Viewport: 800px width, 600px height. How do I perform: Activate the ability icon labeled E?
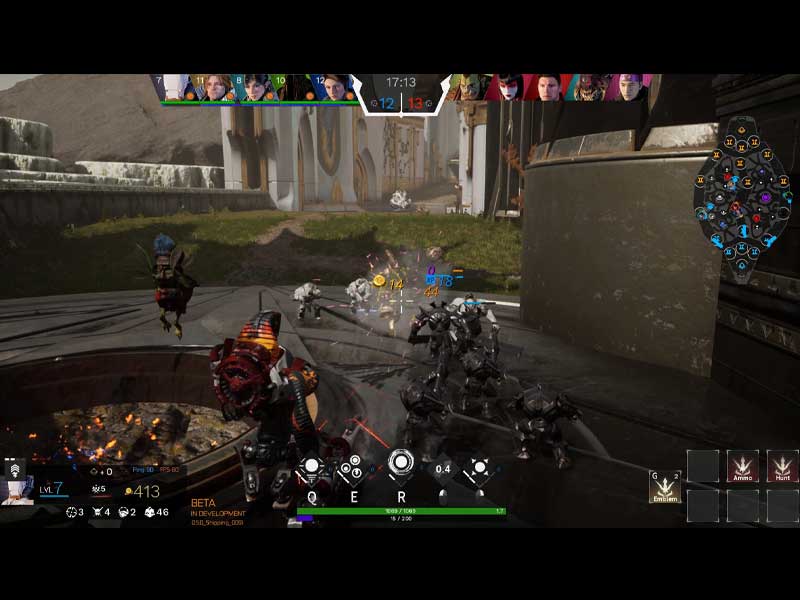tap(353, 467)
